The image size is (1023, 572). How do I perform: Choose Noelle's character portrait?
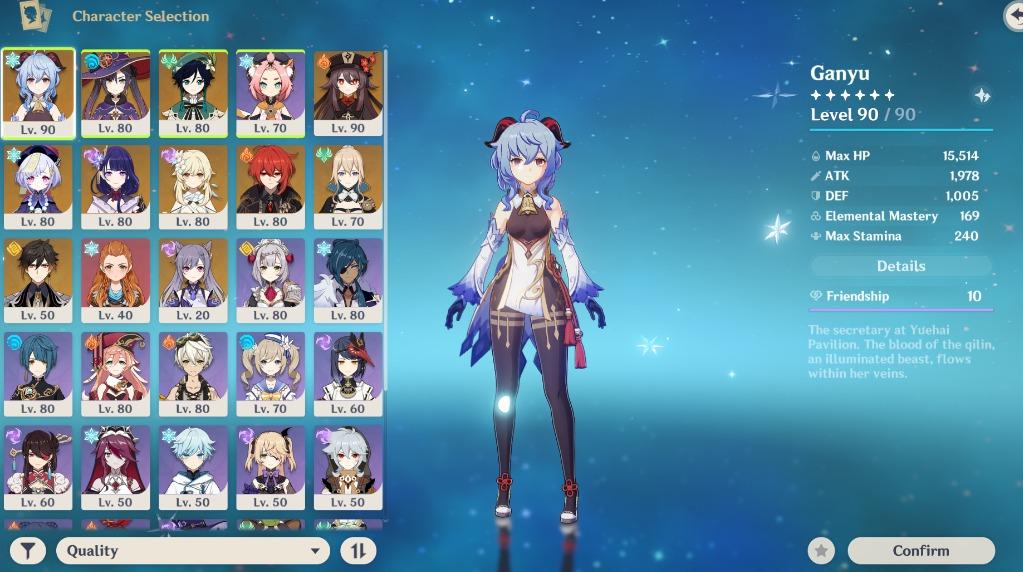click(x=270, y=278)
